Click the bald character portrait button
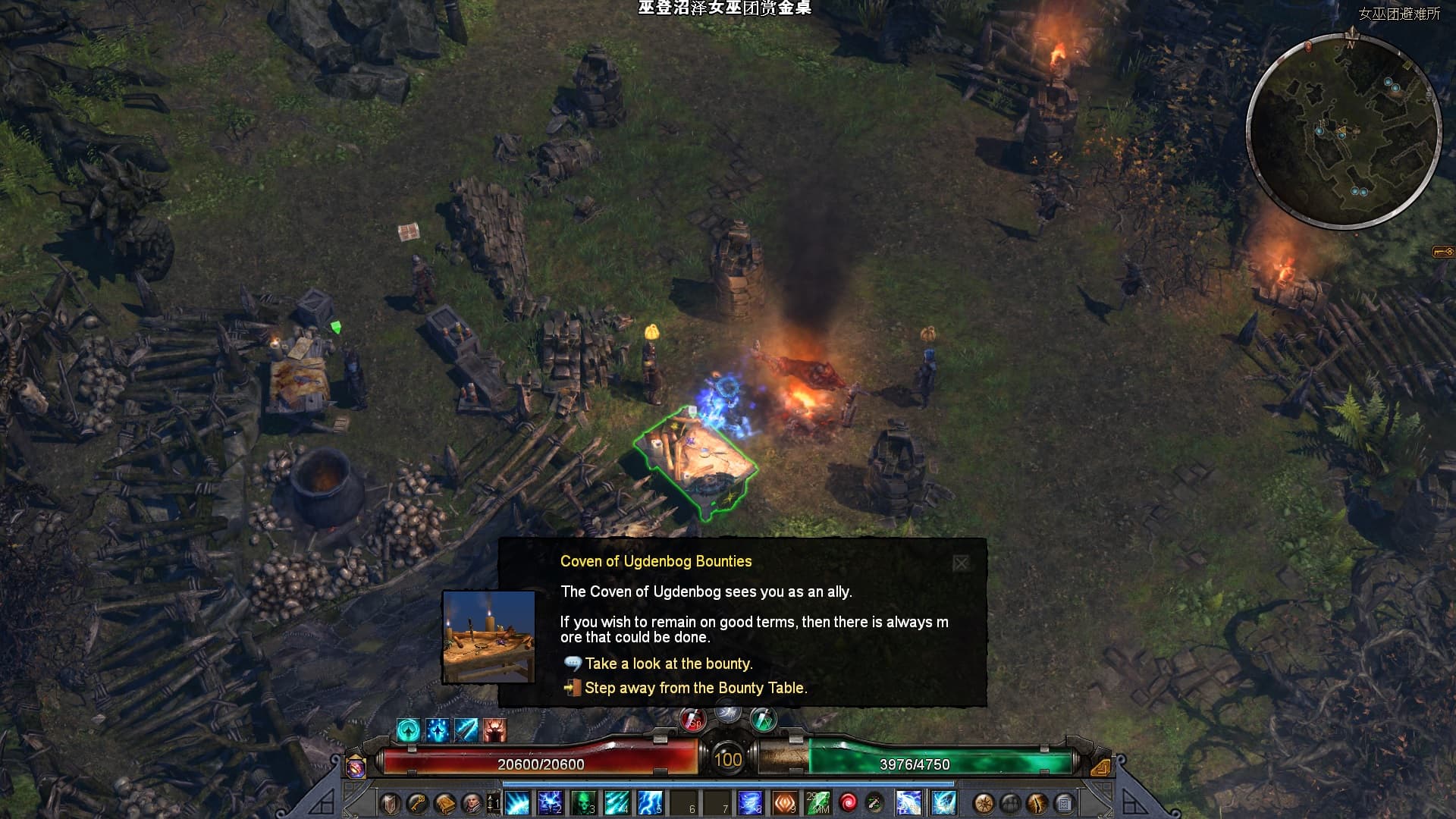The width and height of the screenshot is (1456, 819). pos(472,803)
